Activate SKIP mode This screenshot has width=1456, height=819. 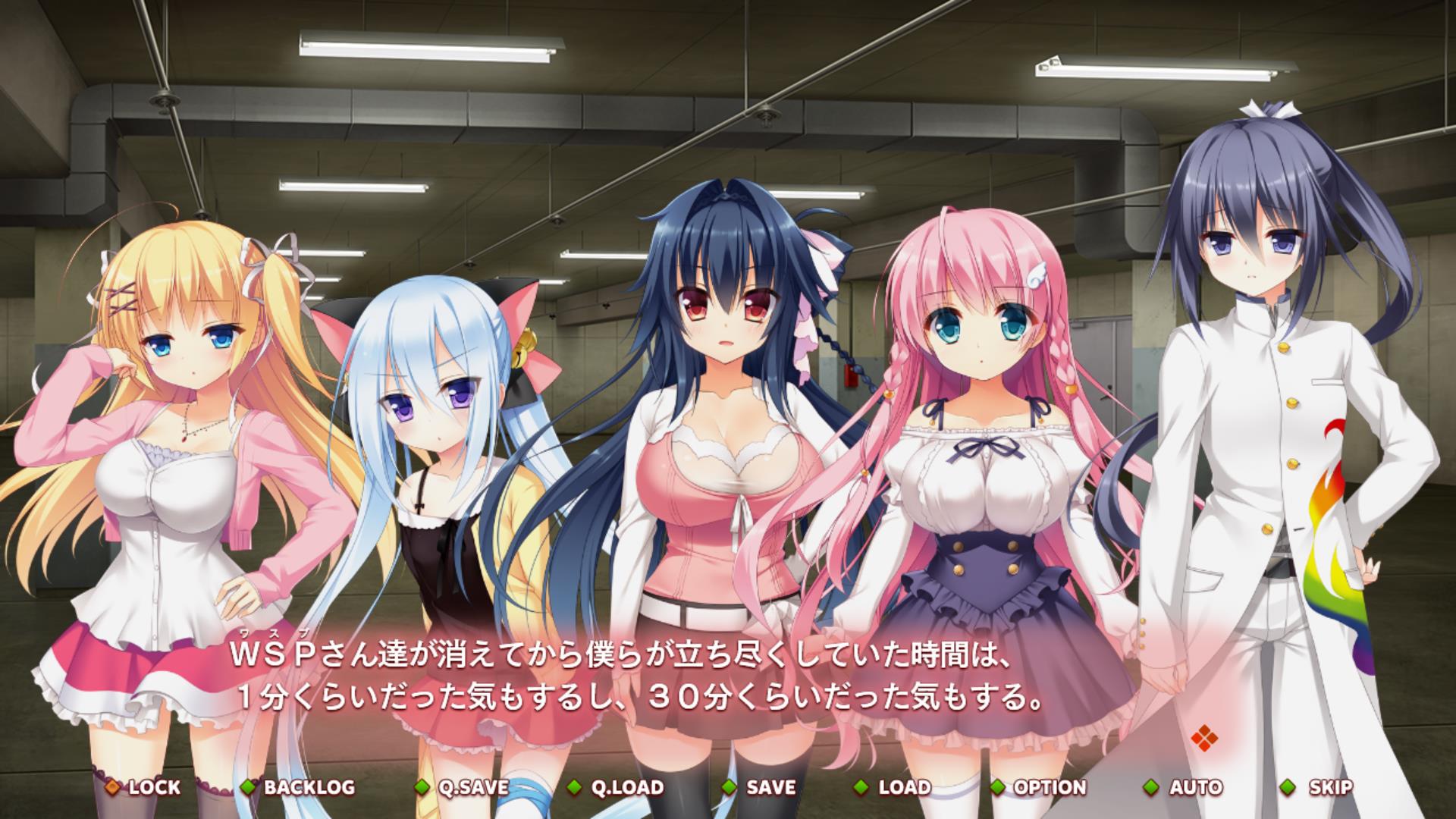[x=1319, y=787]
